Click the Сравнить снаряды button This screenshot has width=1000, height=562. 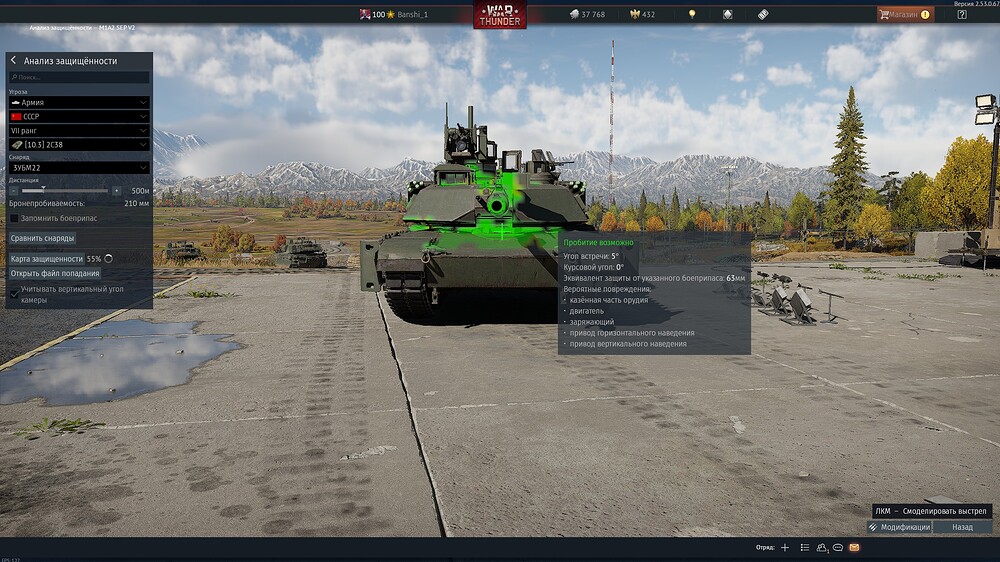(x=42, y=238)
